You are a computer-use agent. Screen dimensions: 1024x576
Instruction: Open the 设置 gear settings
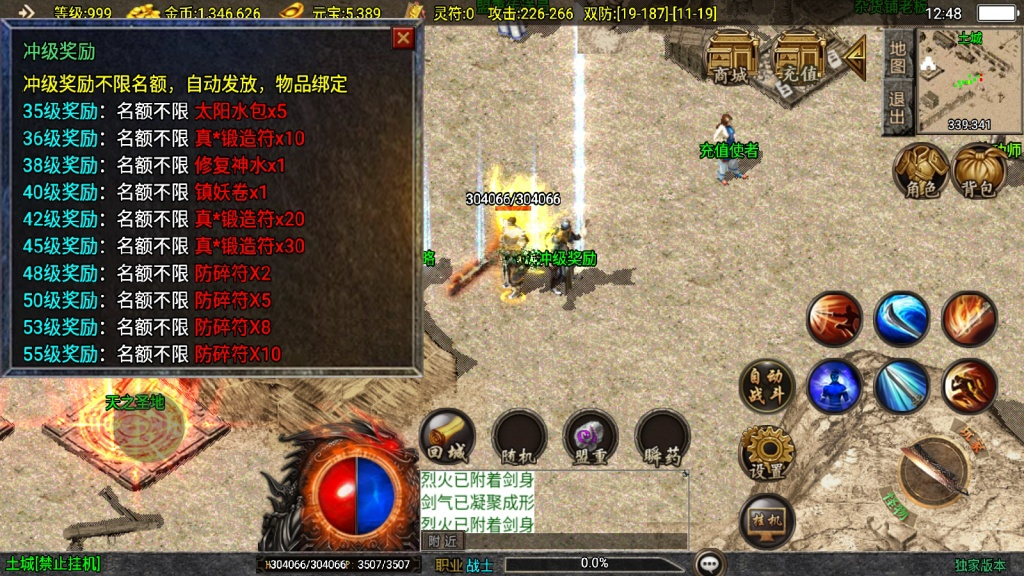point(766,454)
